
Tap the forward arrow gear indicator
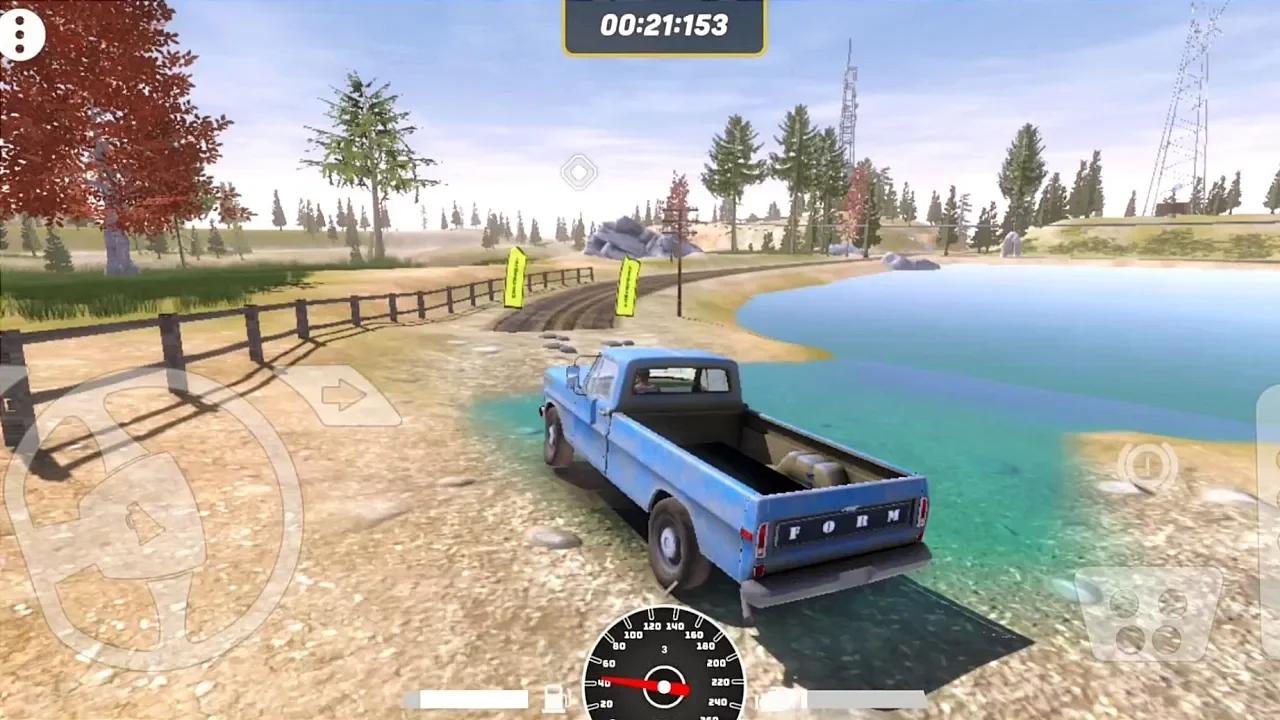pos(345,396)
